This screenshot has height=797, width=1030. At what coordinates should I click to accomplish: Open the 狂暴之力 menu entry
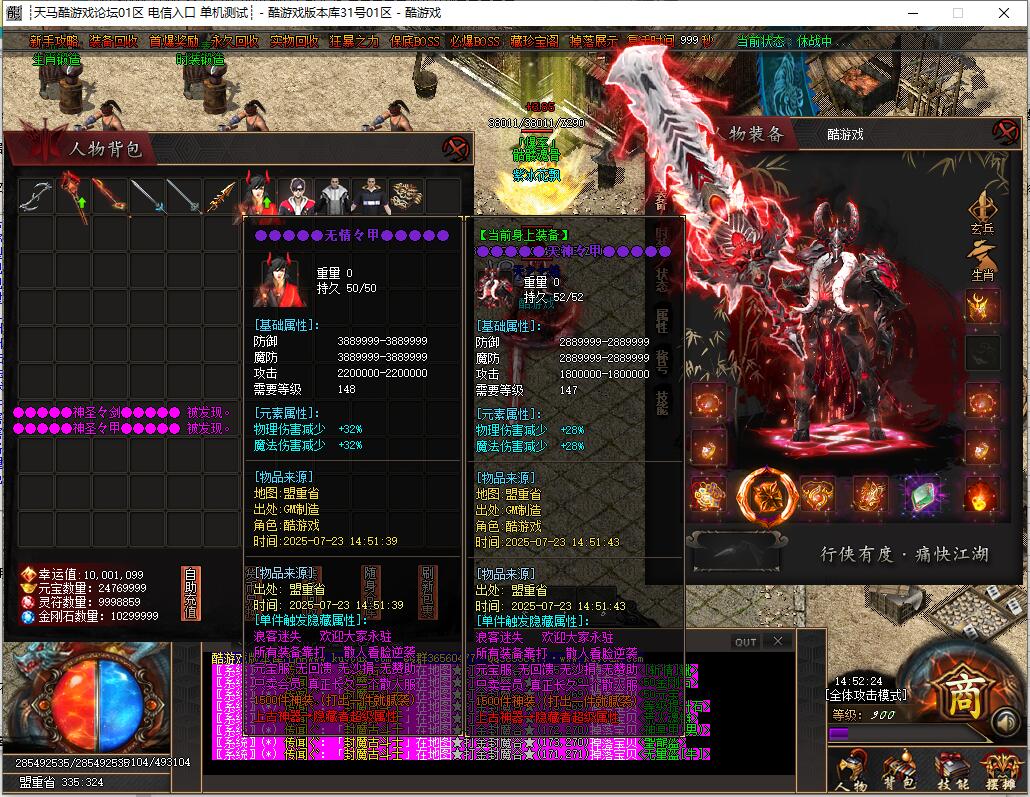point(354,41)
